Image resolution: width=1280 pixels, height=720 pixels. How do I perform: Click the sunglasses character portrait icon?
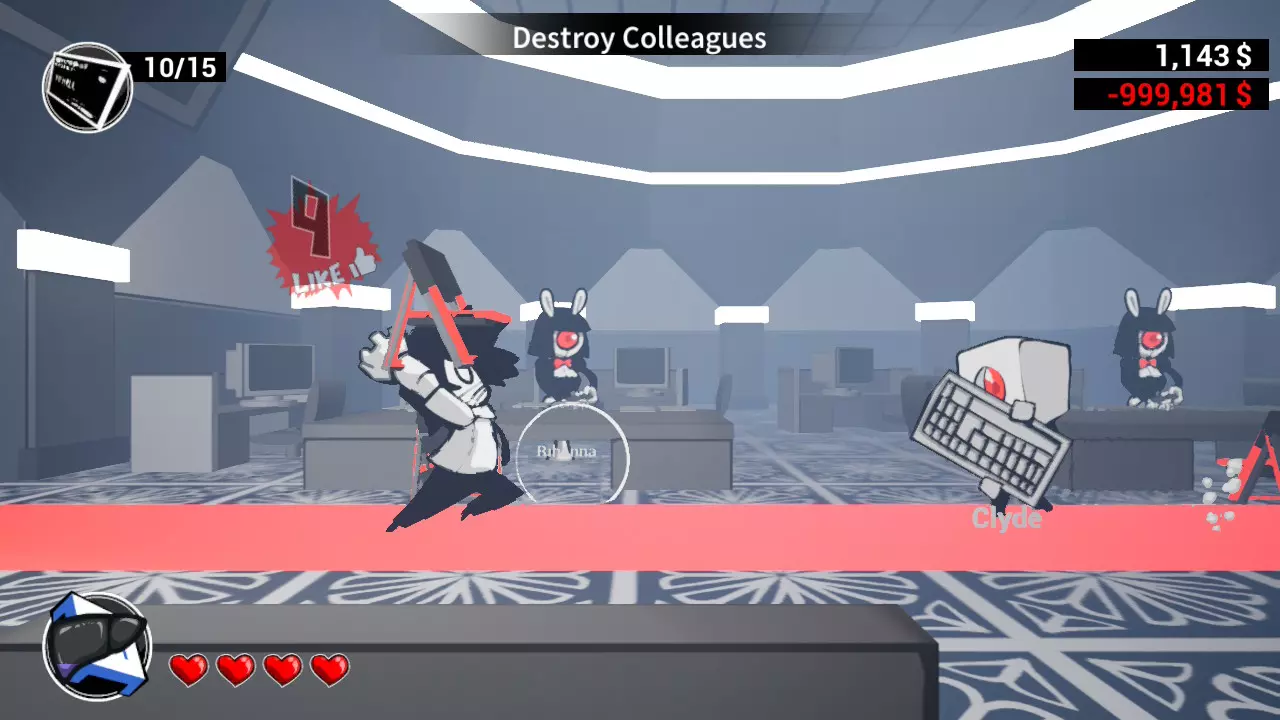tap(96, 645)
